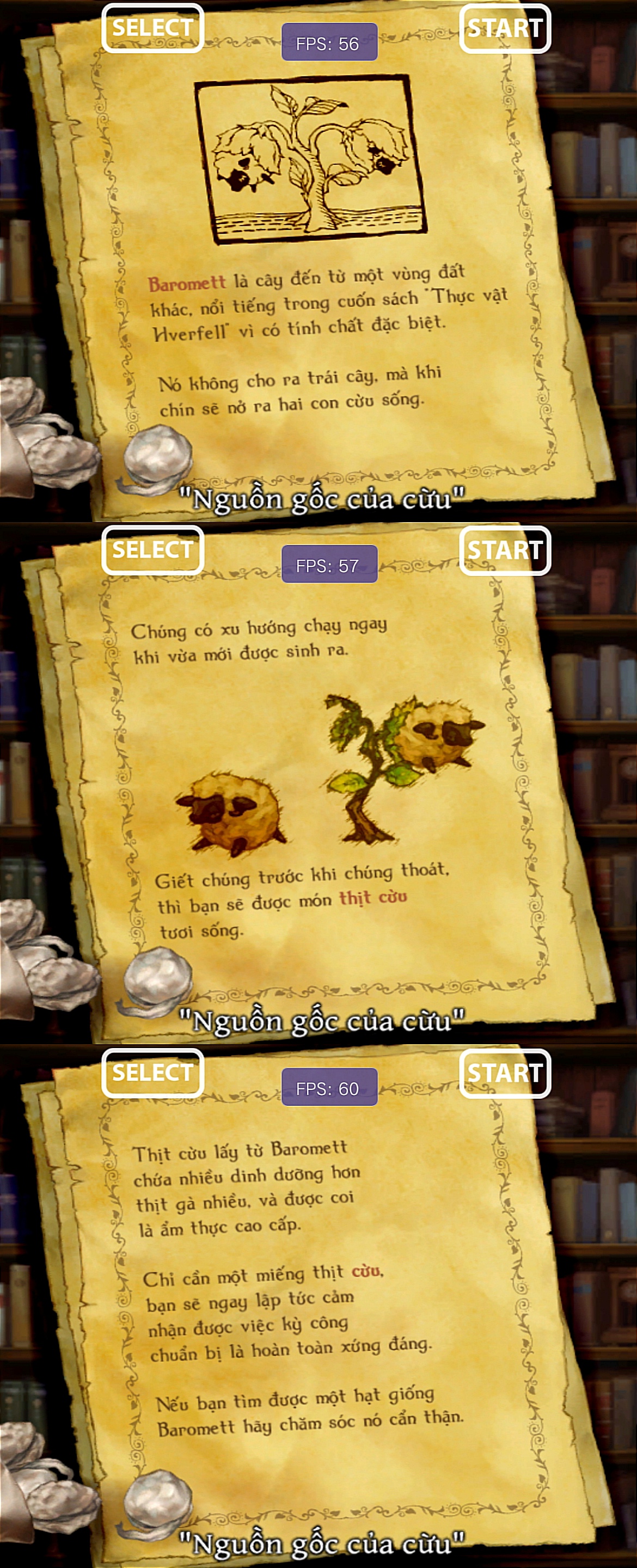The width and height of the screenshot is (637, 1568).
Task: Click the START button next to FPS: 57
Action: tap(505, 550)
